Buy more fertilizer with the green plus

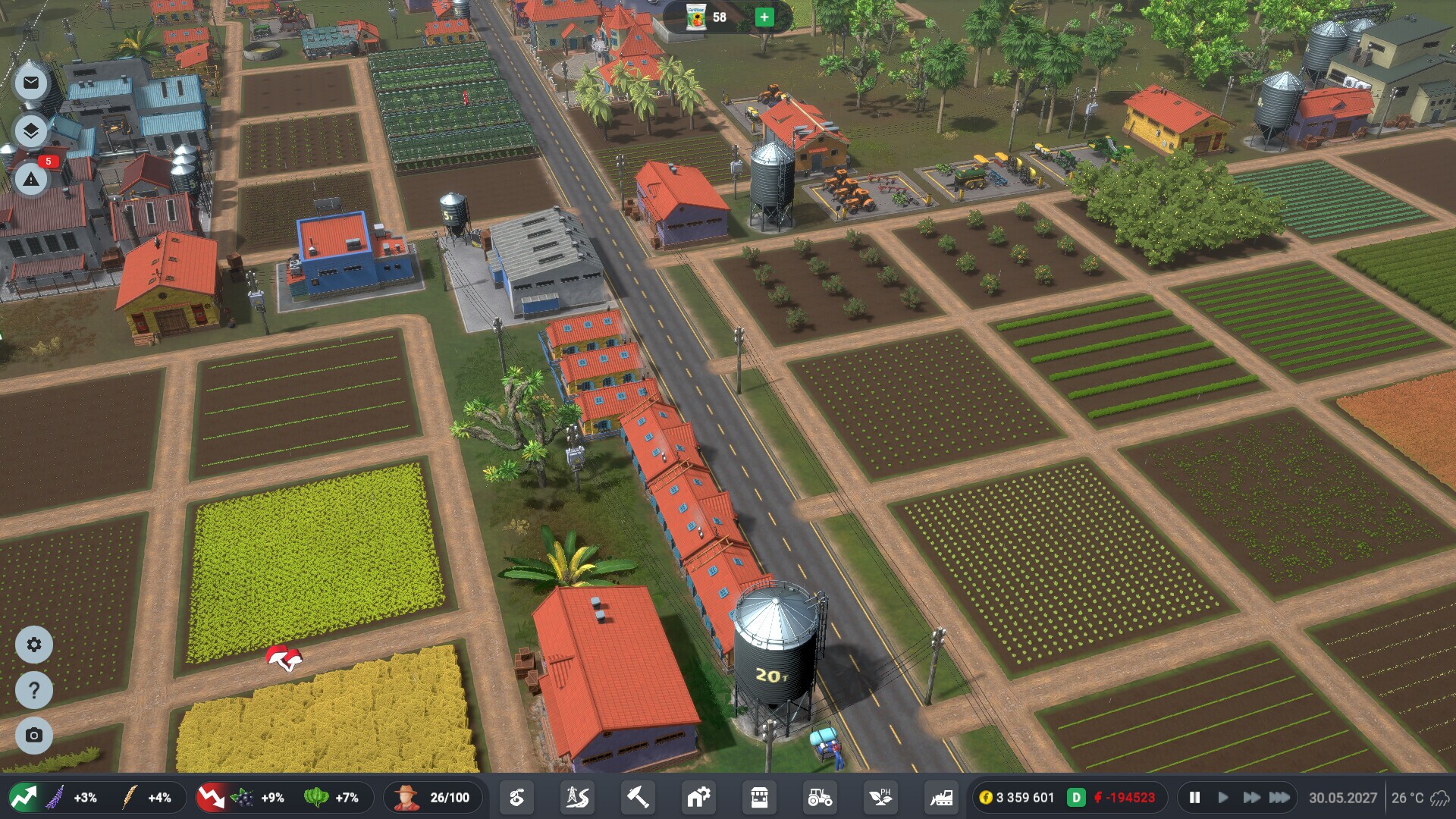pyautogui.click(x=765, y=17)
